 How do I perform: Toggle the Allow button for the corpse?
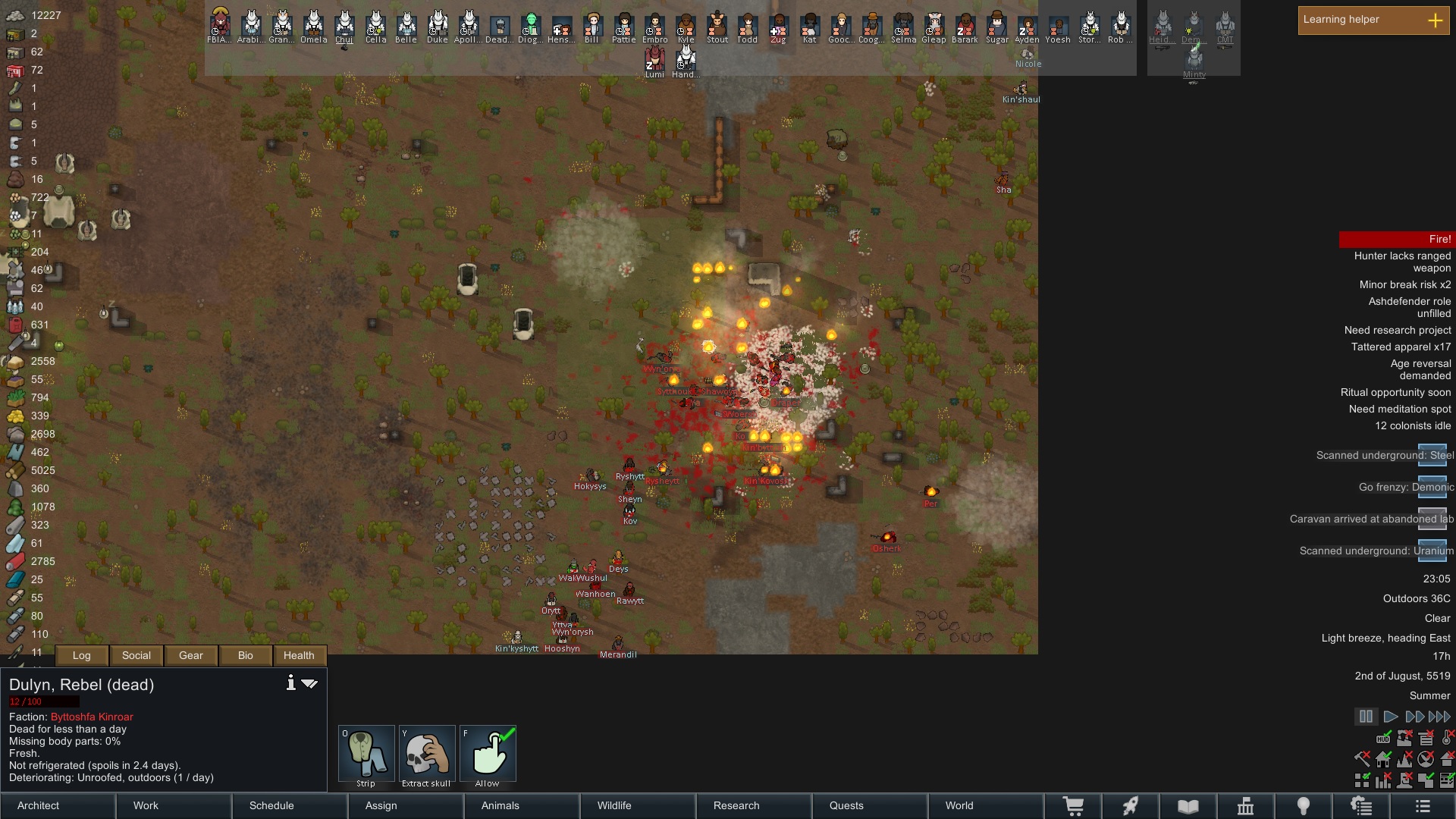(x=488, y=756)
